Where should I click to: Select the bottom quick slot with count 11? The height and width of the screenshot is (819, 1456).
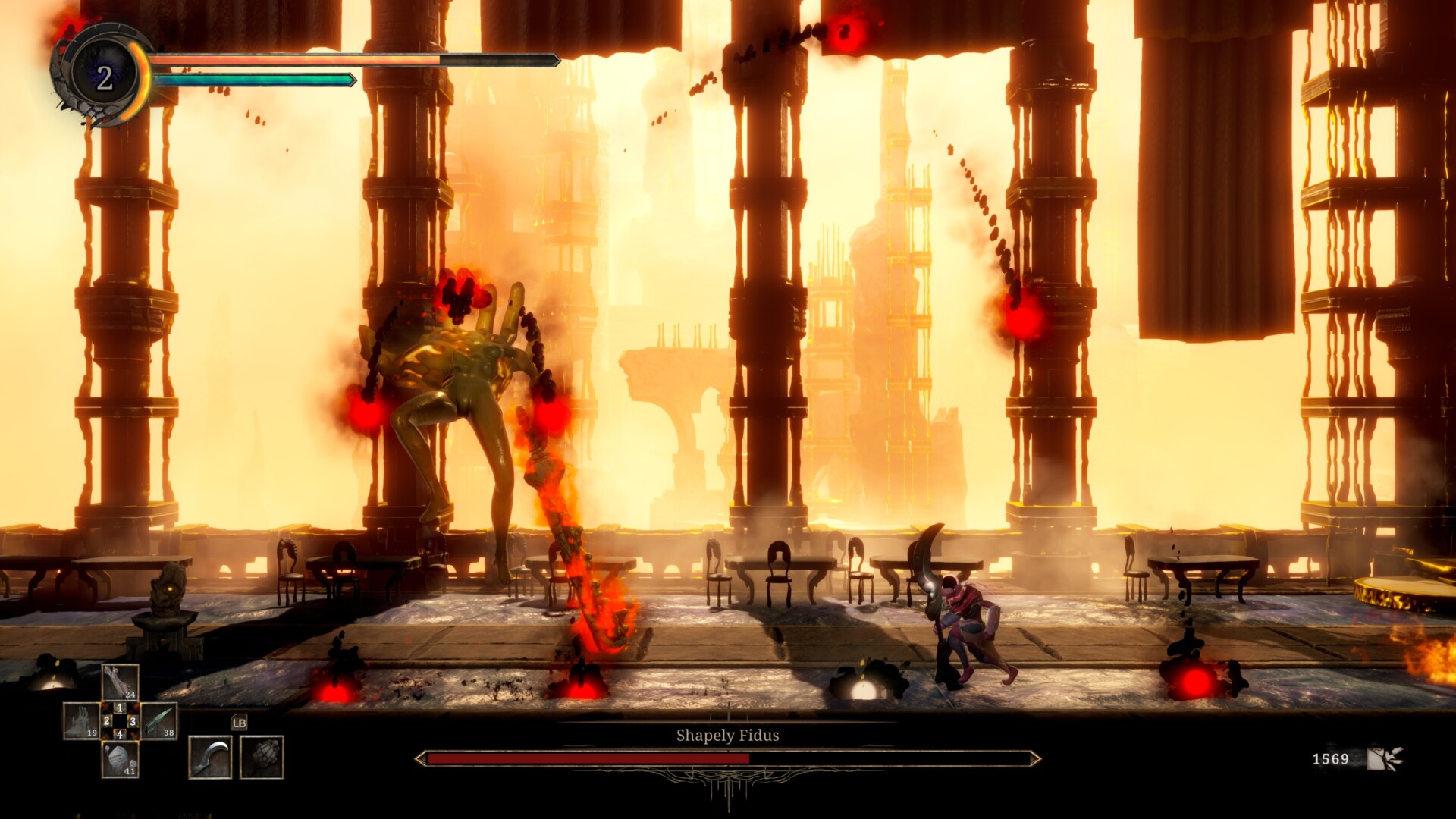[x=121, y=759]
